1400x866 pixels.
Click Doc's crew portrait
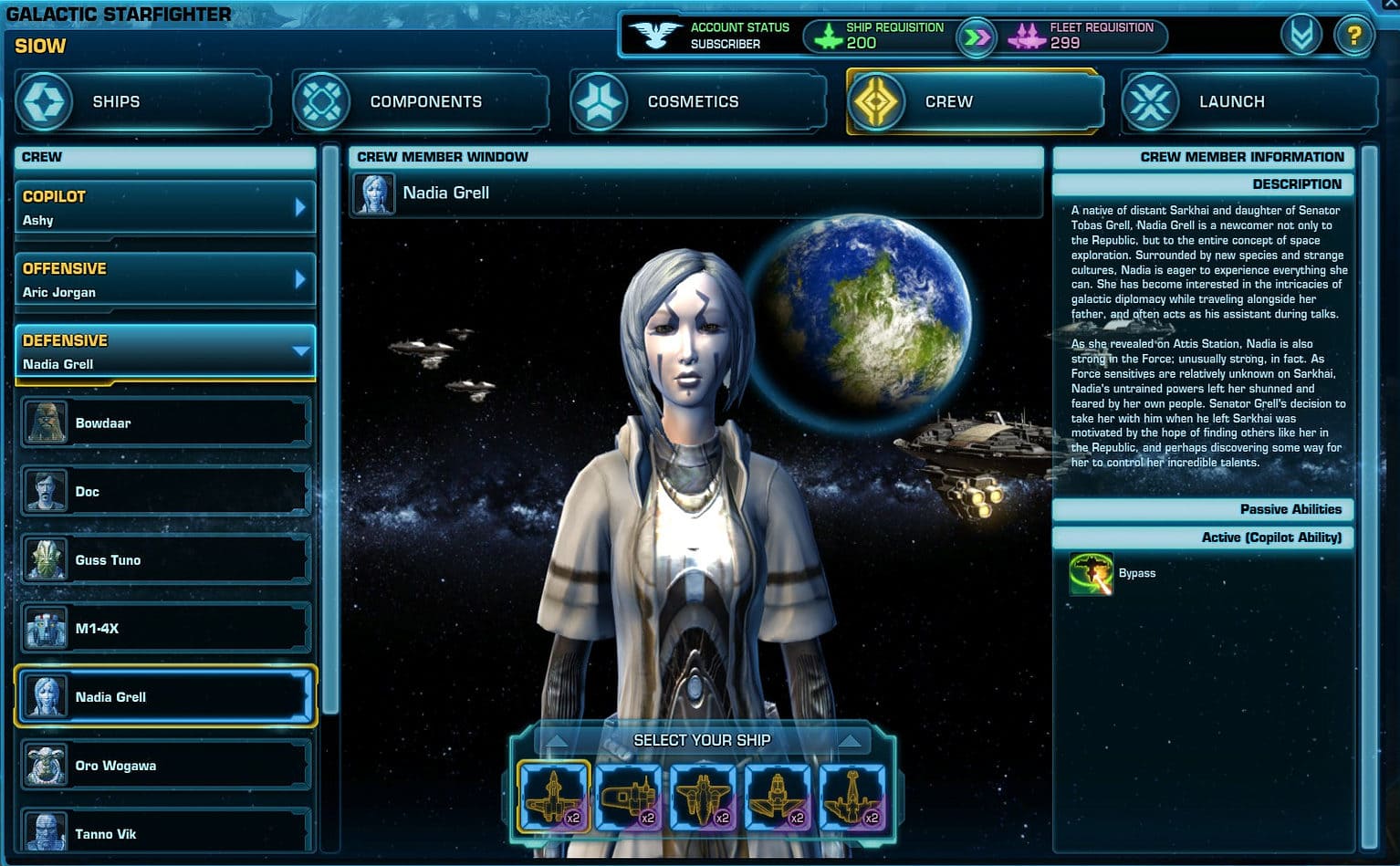tap(47, 491)
